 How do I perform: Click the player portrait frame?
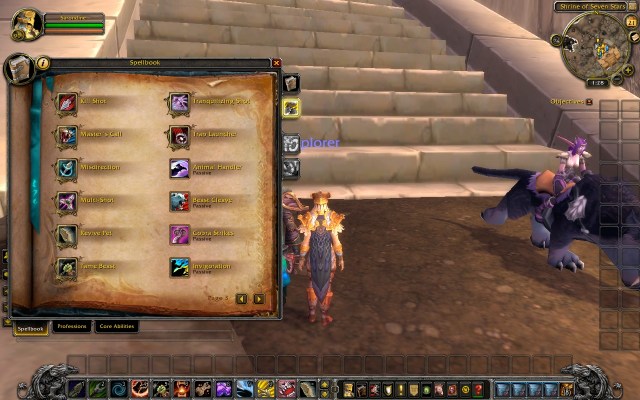(25, 22)
